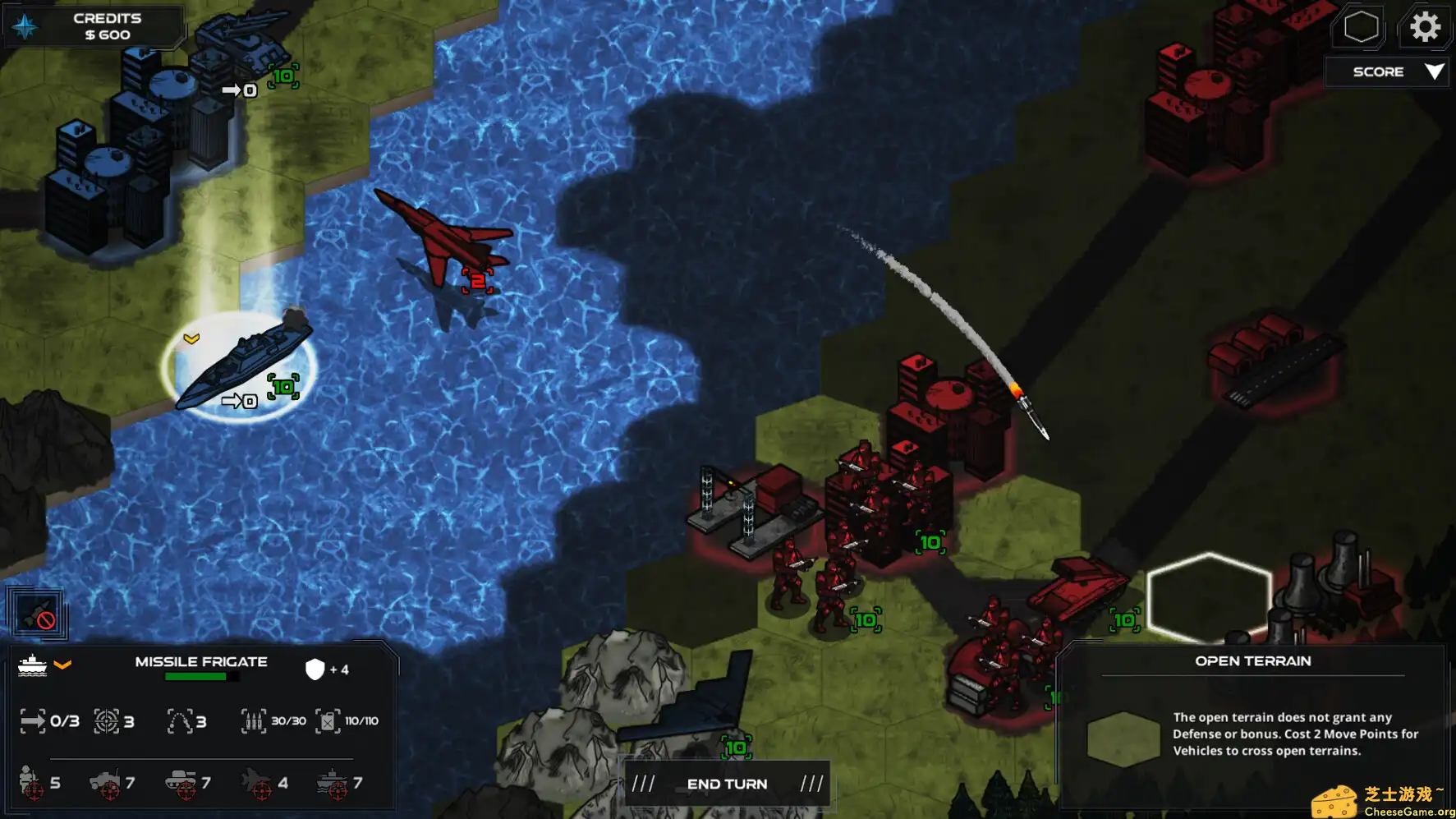Toggle the hexagon grid button

coord(1360,27)
